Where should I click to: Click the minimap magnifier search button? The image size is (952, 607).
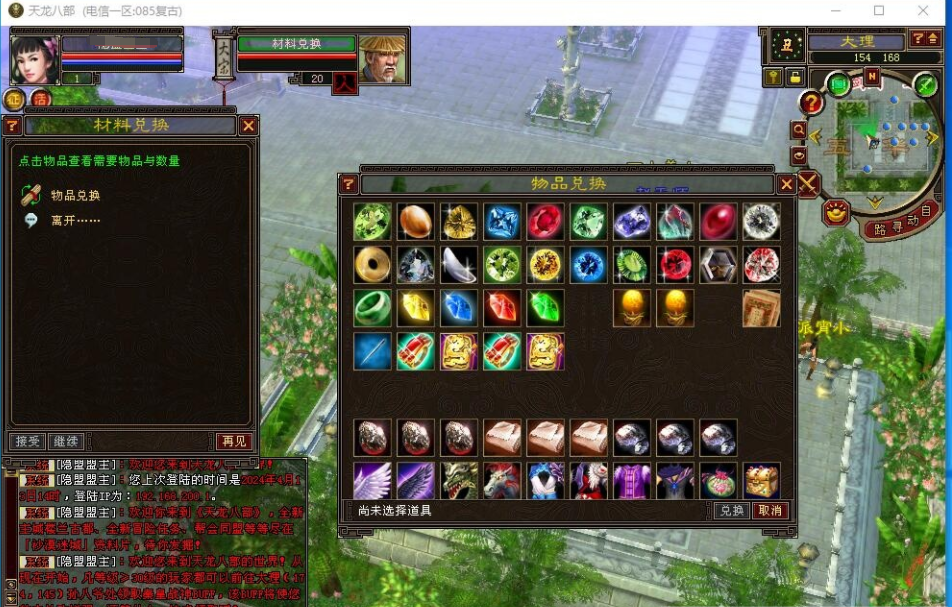pos(798,130)
